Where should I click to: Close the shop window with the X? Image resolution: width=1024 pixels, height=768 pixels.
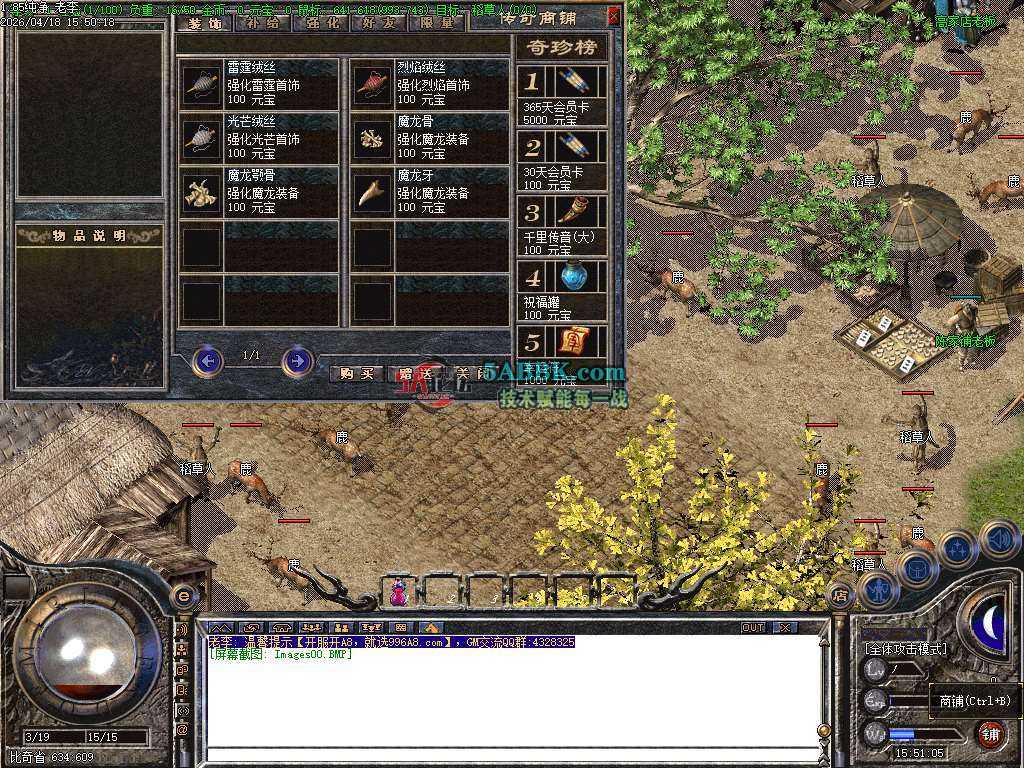coord(613,15)
